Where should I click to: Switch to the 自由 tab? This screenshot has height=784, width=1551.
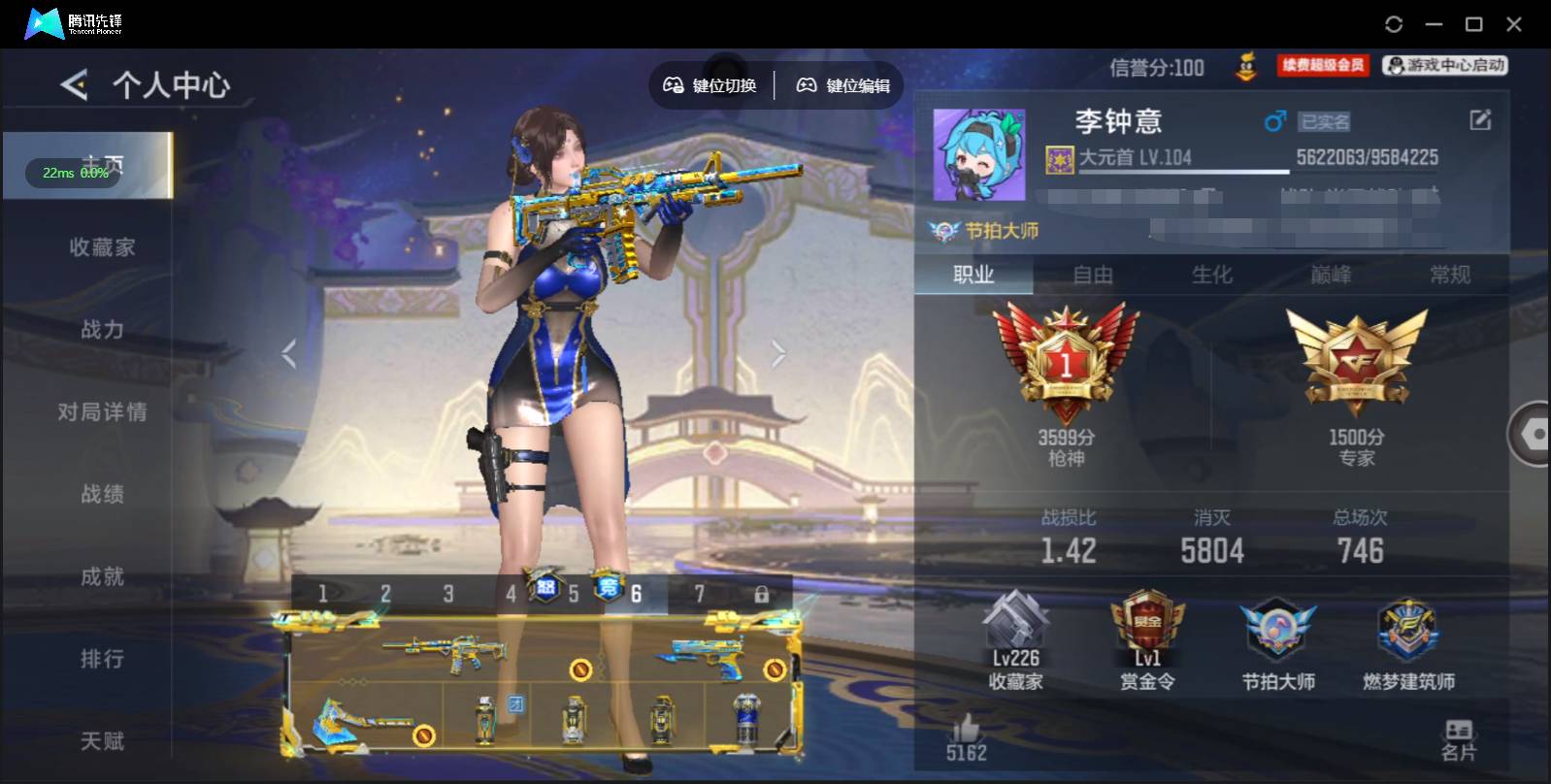pos(1091,275)
